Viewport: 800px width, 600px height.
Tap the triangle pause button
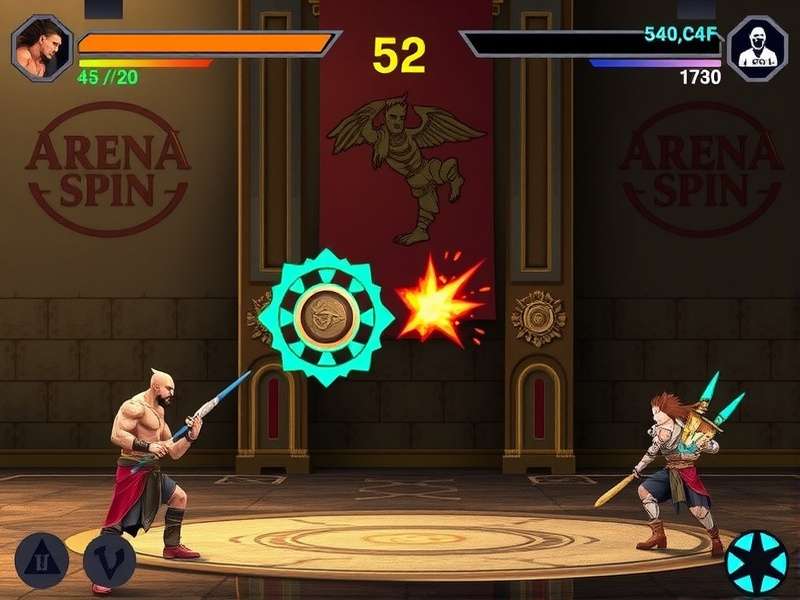click(41, 558)
